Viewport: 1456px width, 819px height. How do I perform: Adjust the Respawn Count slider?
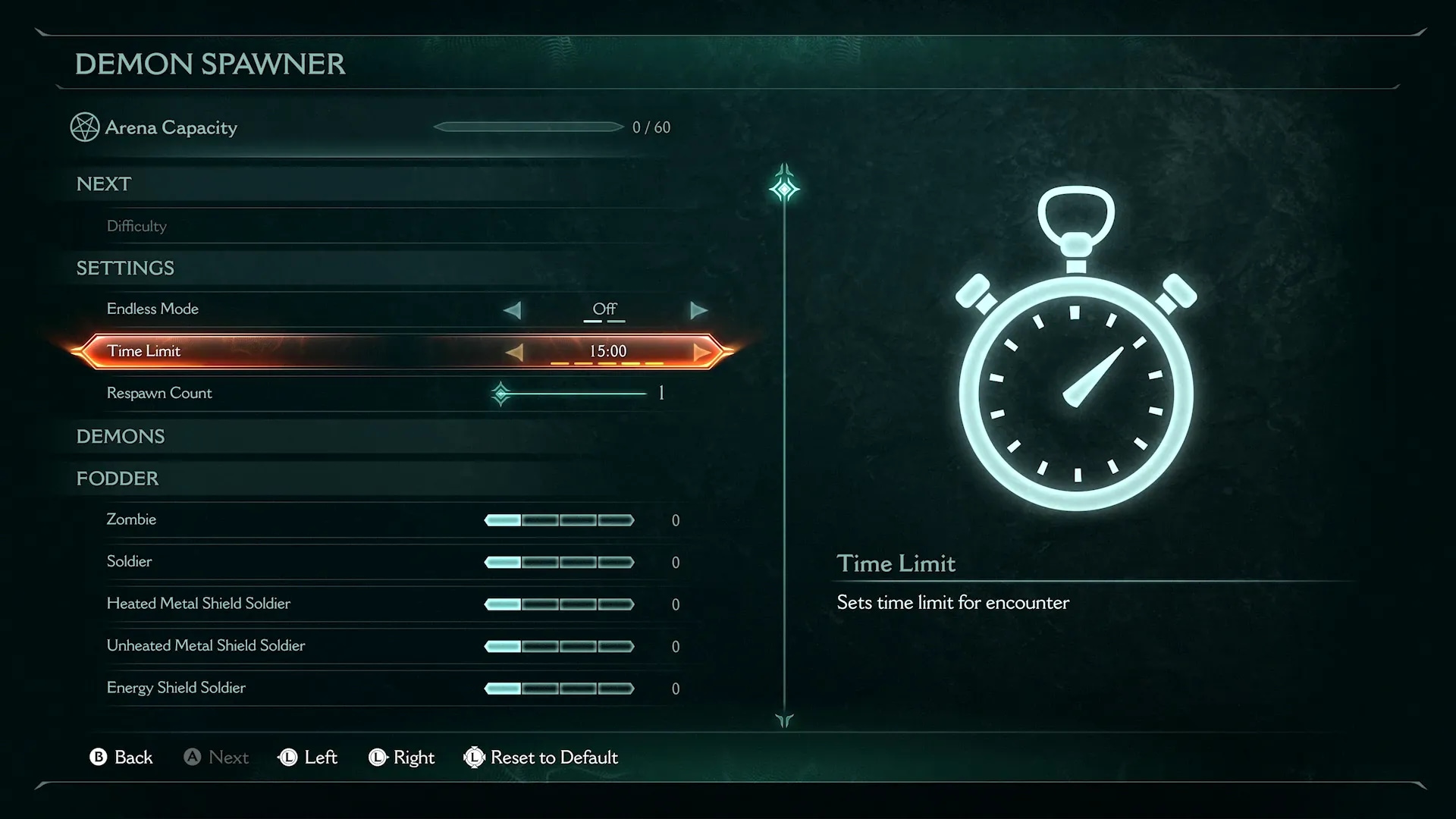570,394
